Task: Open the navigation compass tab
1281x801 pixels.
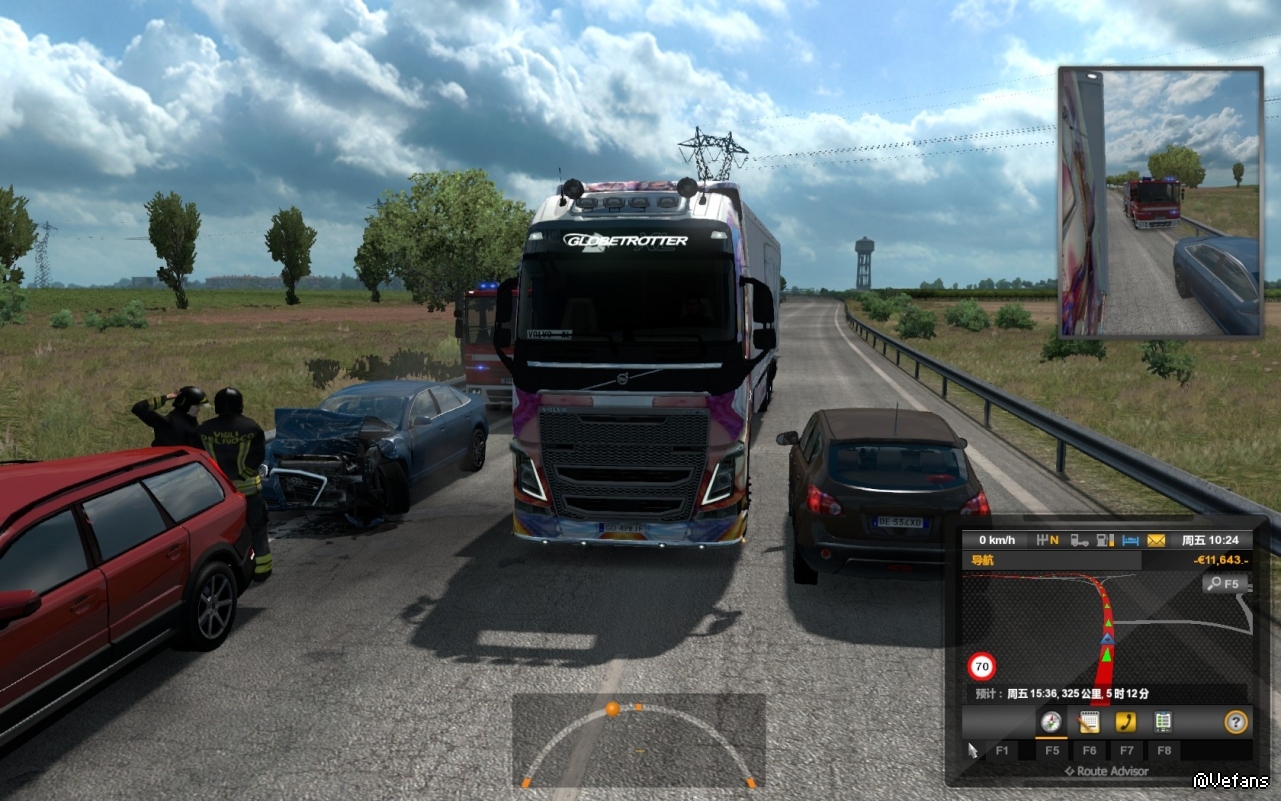Action: 1050,722
